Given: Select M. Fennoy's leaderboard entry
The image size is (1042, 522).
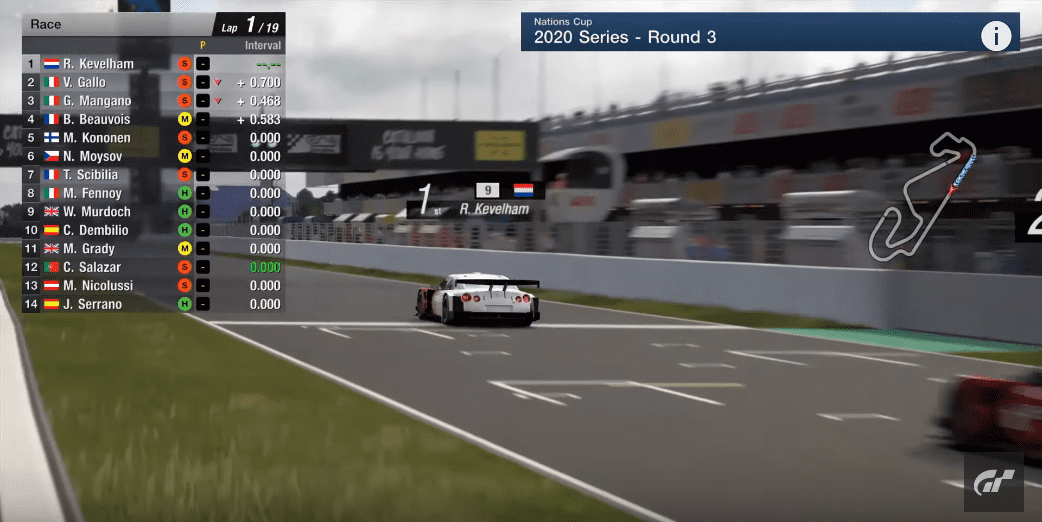Looking at the screenshot, I should point(92,193).
